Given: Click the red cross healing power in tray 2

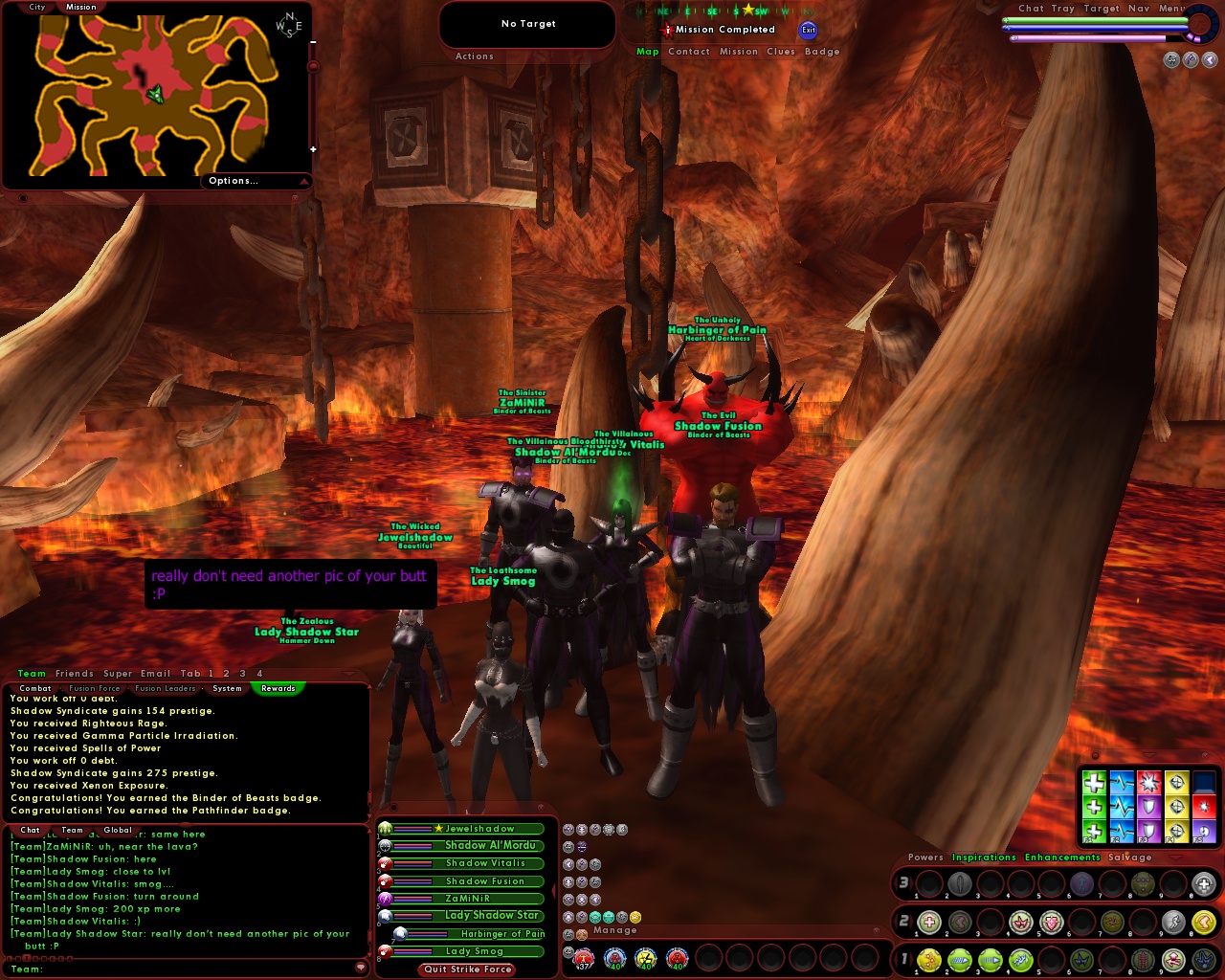Looking at the screenshot, I should [929, 922].
